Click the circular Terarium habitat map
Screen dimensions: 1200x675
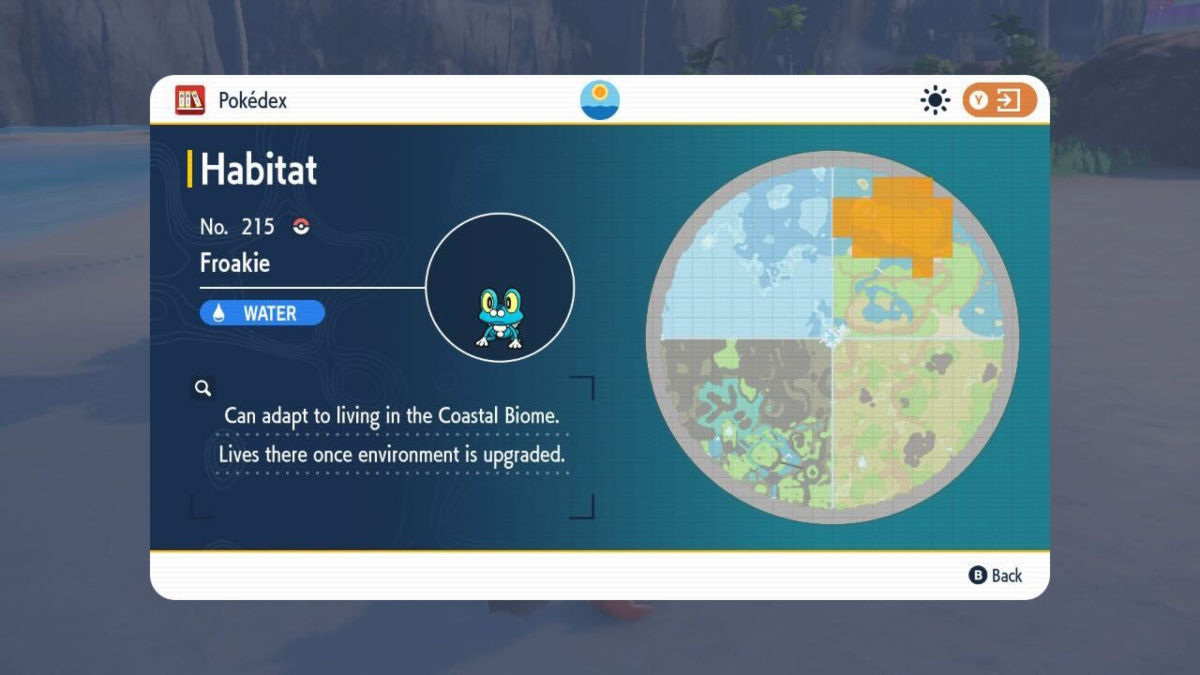point(832,337)
